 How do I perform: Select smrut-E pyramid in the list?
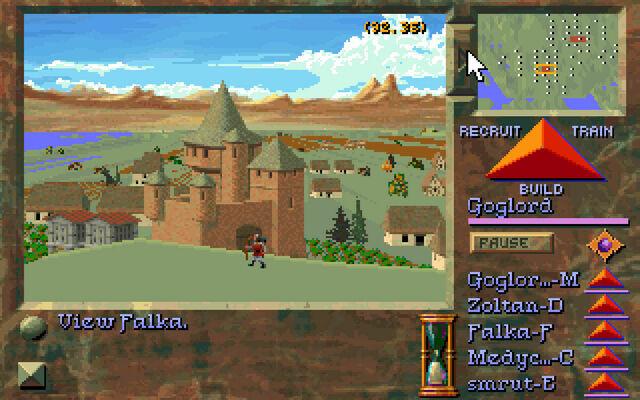pos(603,381)
